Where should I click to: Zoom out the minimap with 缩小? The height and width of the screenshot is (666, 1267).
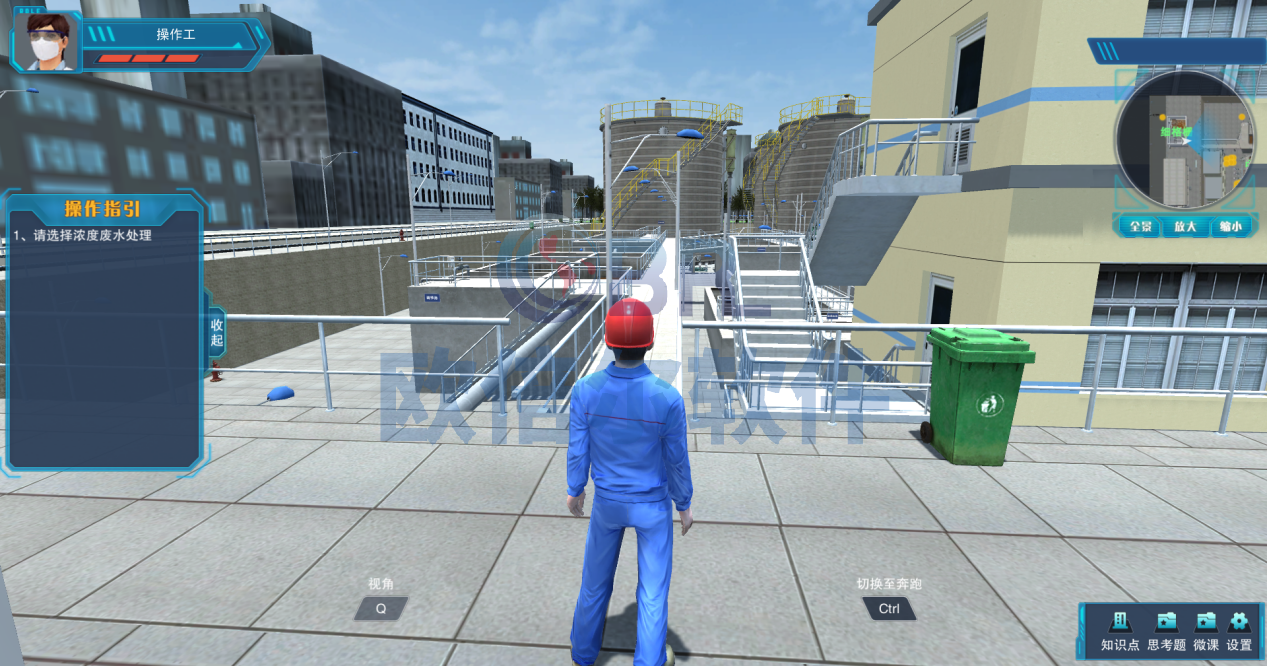click(1230, 226)
